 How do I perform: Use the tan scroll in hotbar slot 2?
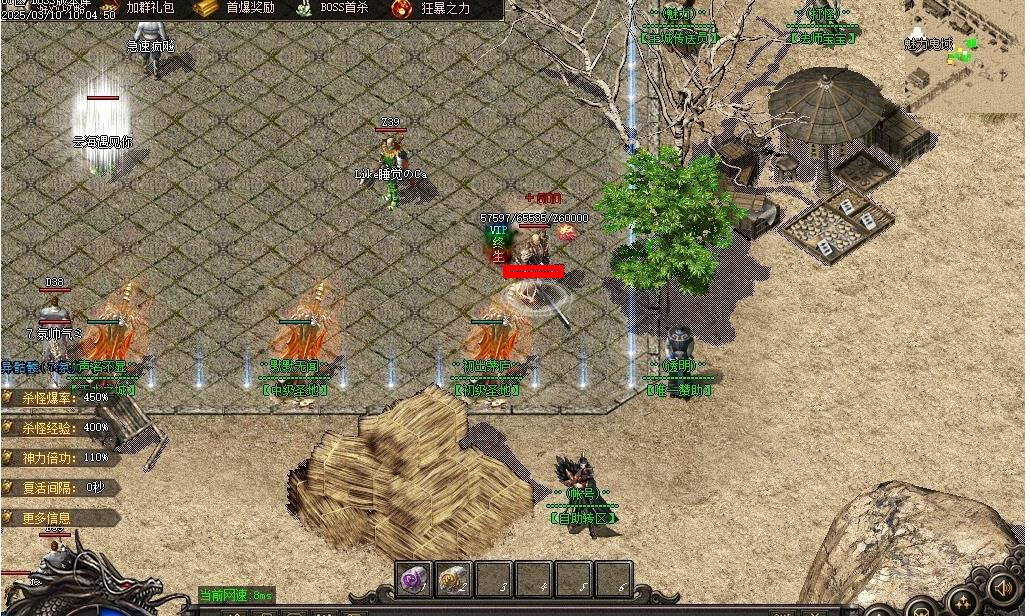(454, 579)
